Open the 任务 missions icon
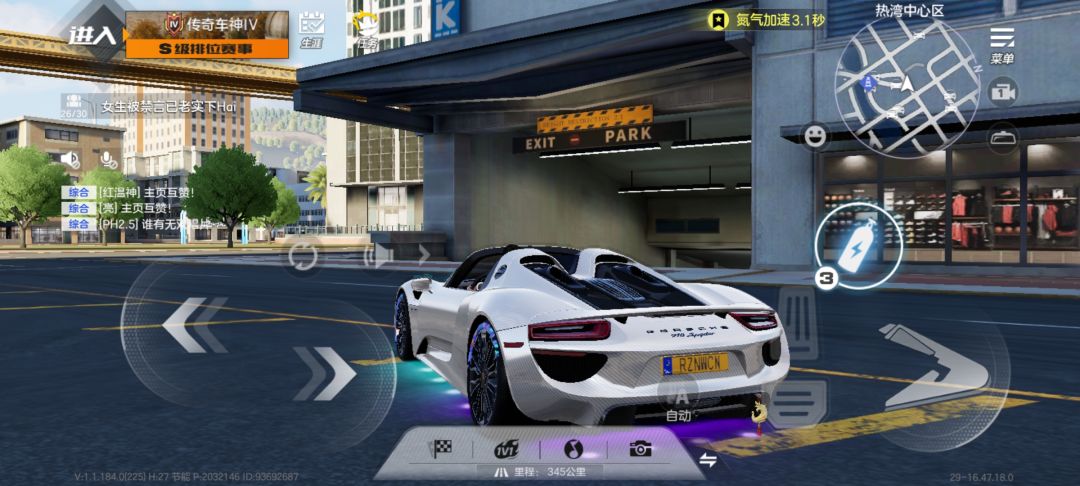1080x486 pixels. (x=368, y=30)
